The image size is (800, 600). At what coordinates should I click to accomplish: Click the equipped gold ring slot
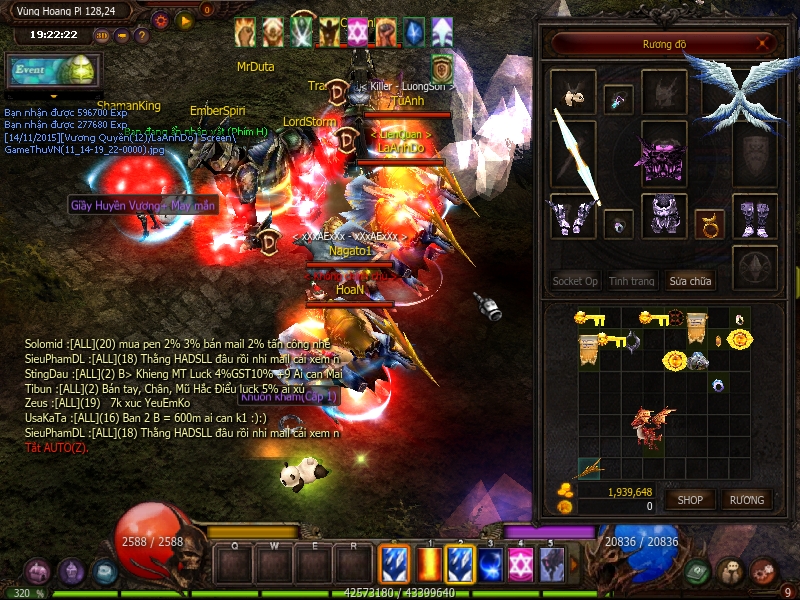point(710,219)
